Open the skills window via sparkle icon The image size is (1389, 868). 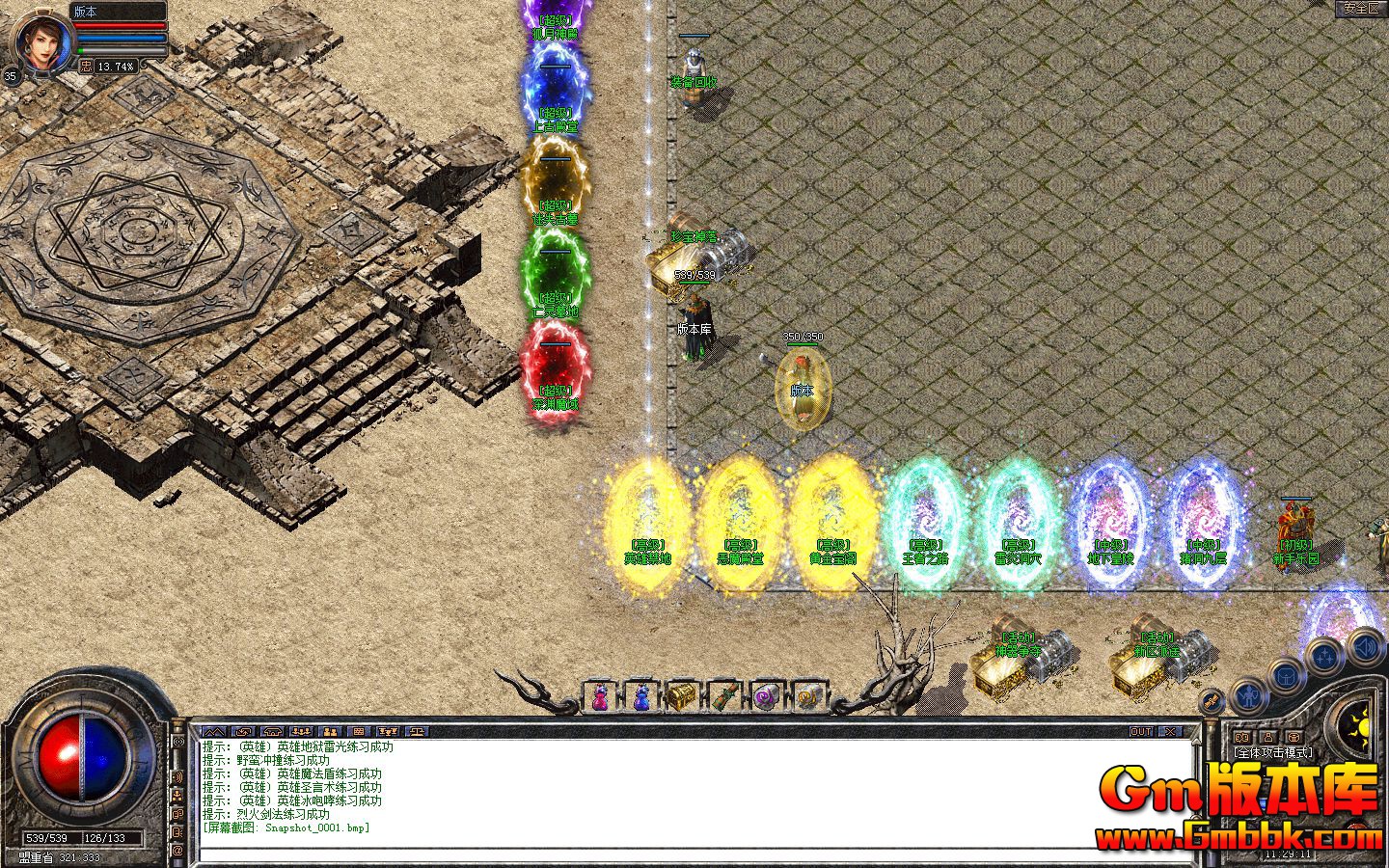(x=1322, y=655)
